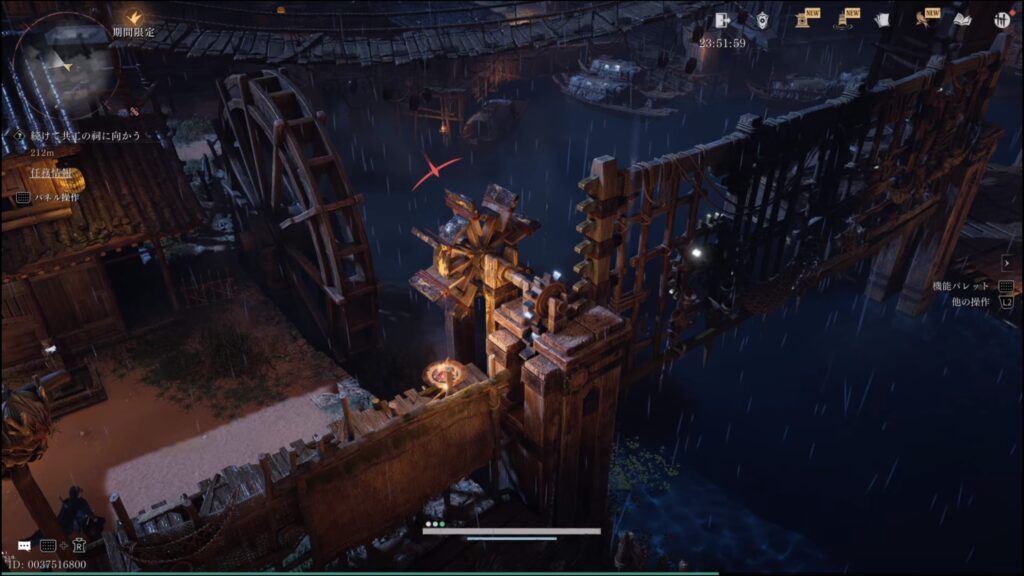Image resolution: width=1024 pixels, height=576 pixels.
Task: Open the stacked cards icon
Action: pos(882,20)
